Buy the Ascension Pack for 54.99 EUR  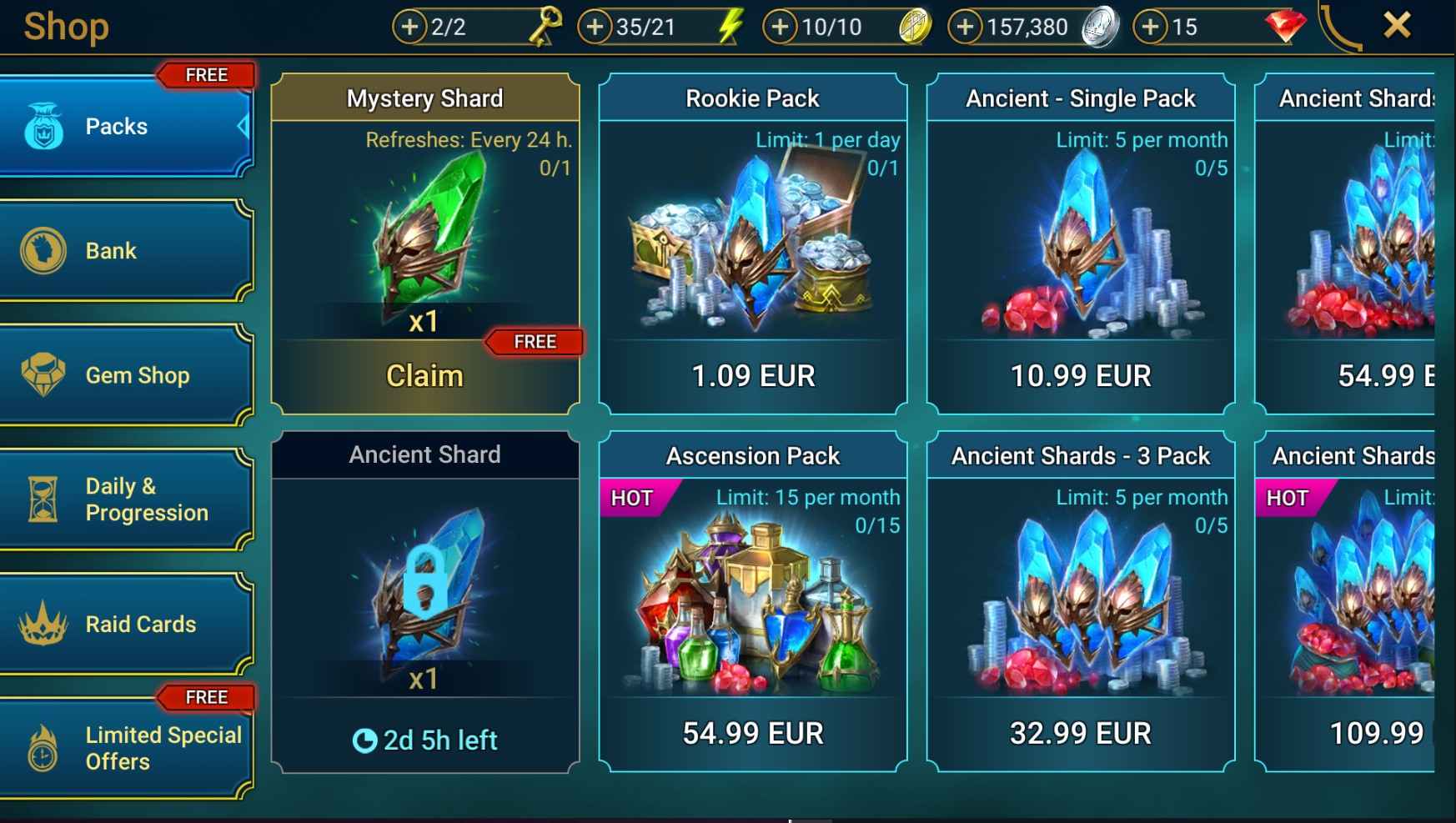pyautogui.click(x=753, y=733)
